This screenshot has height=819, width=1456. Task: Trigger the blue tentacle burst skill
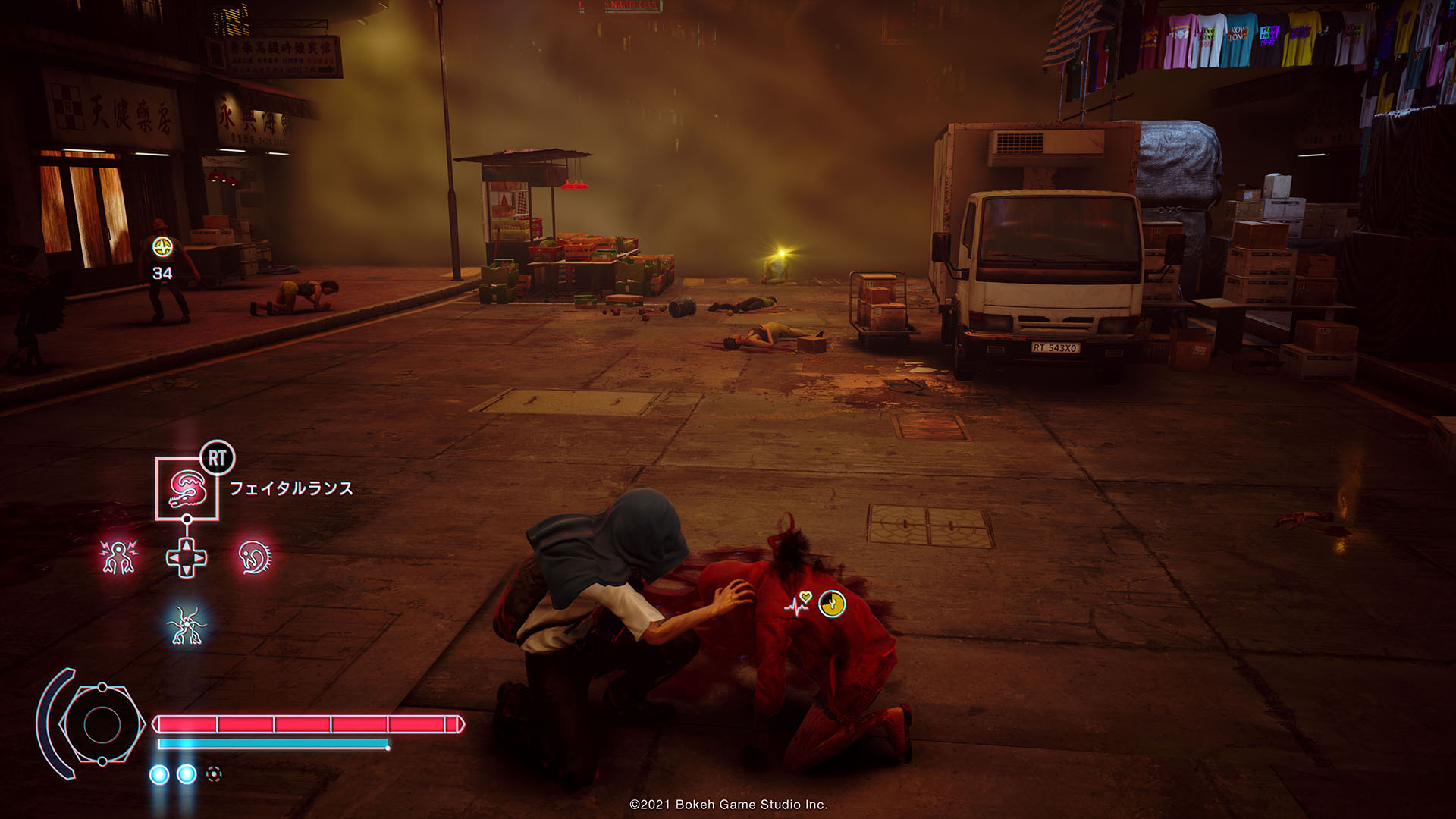tap(187, 626)
